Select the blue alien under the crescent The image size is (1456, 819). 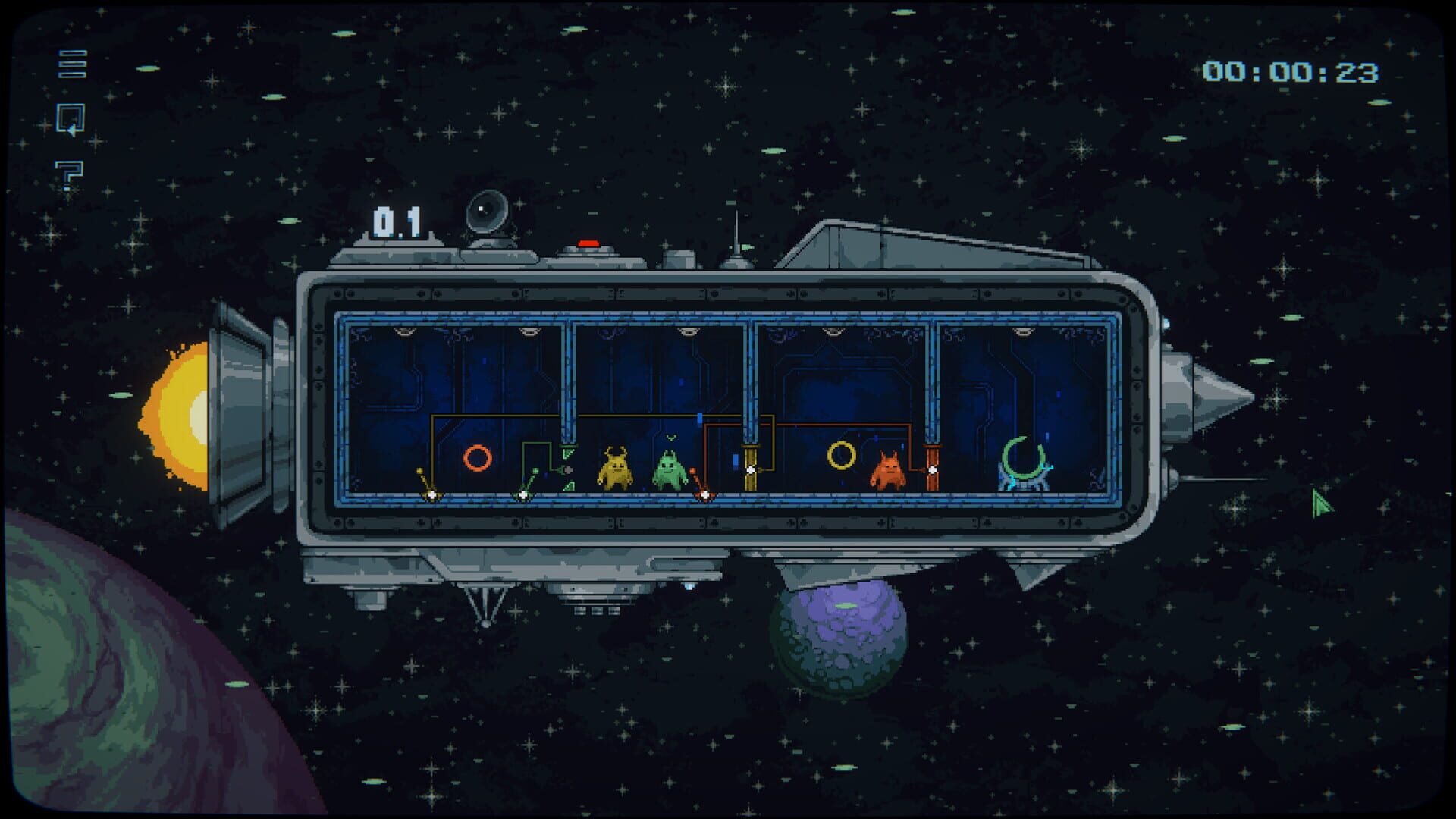[x=1025, y=482]
